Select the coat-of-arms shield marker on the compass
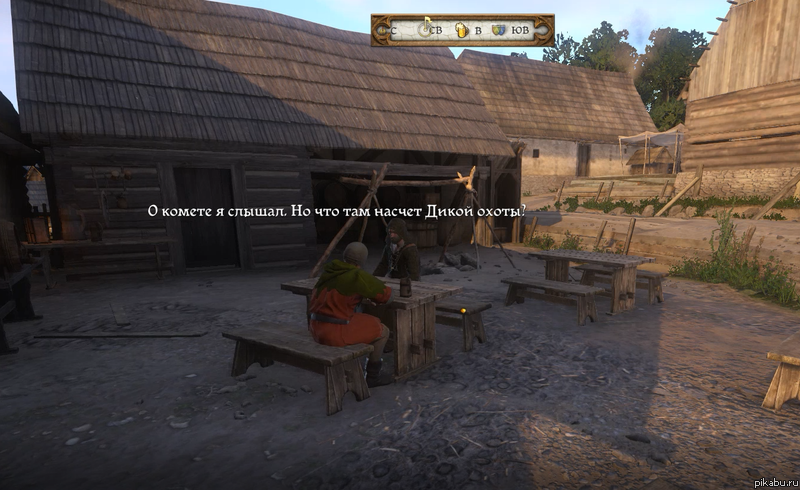Viewport: 800px width, 490px height. pyautogui.click(x=498, y=30)
